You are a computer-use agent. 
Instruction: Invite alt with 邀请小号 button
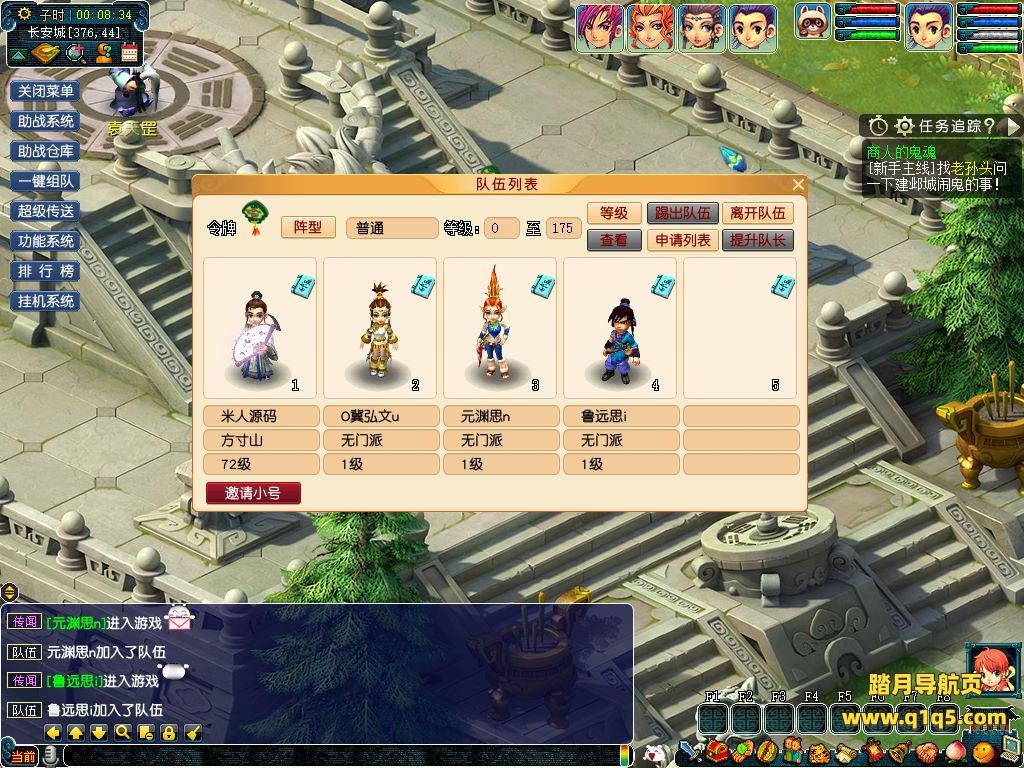(253, 493)
